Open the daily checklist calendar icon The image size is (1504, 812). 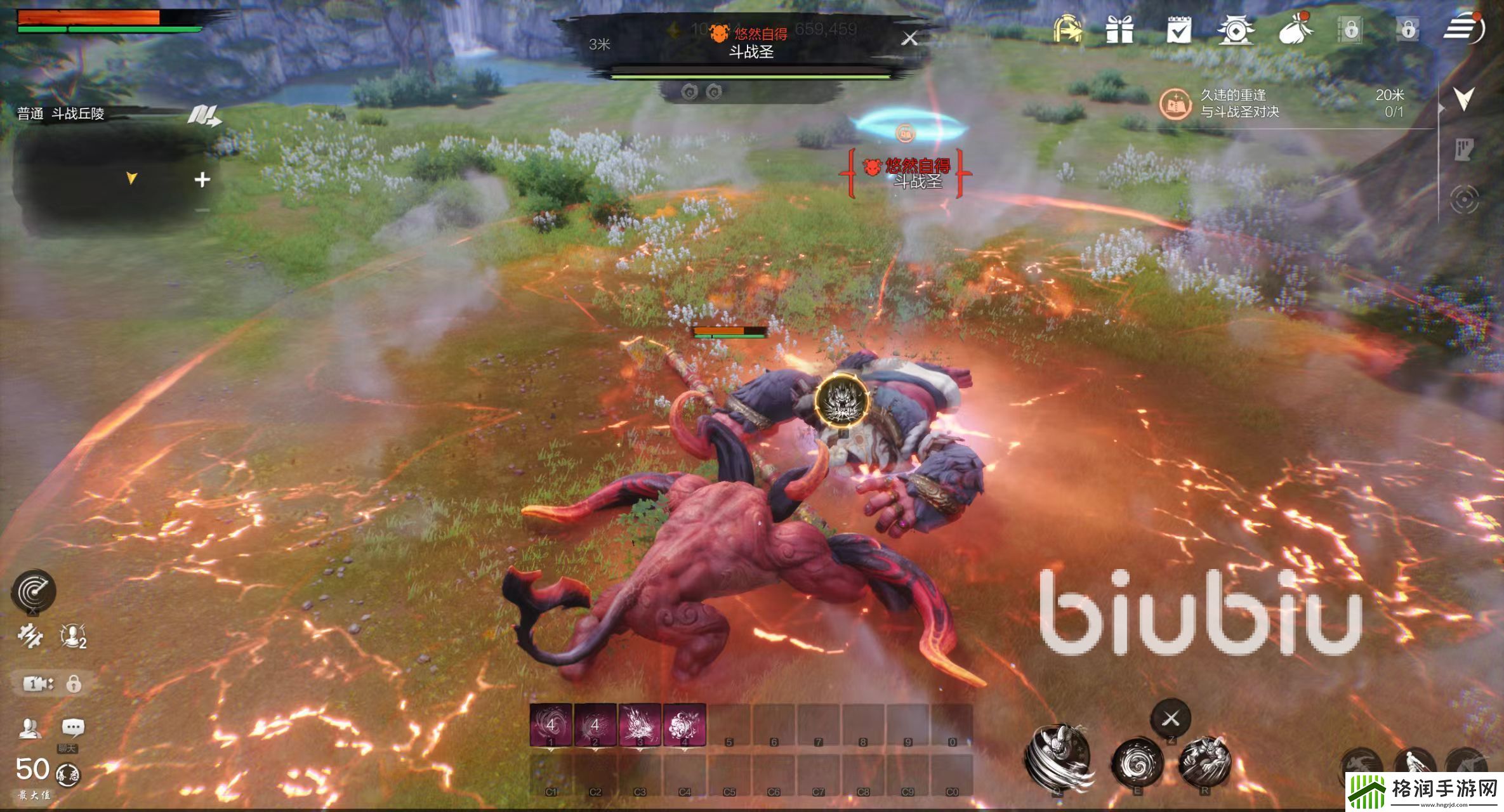[1178, 29]
